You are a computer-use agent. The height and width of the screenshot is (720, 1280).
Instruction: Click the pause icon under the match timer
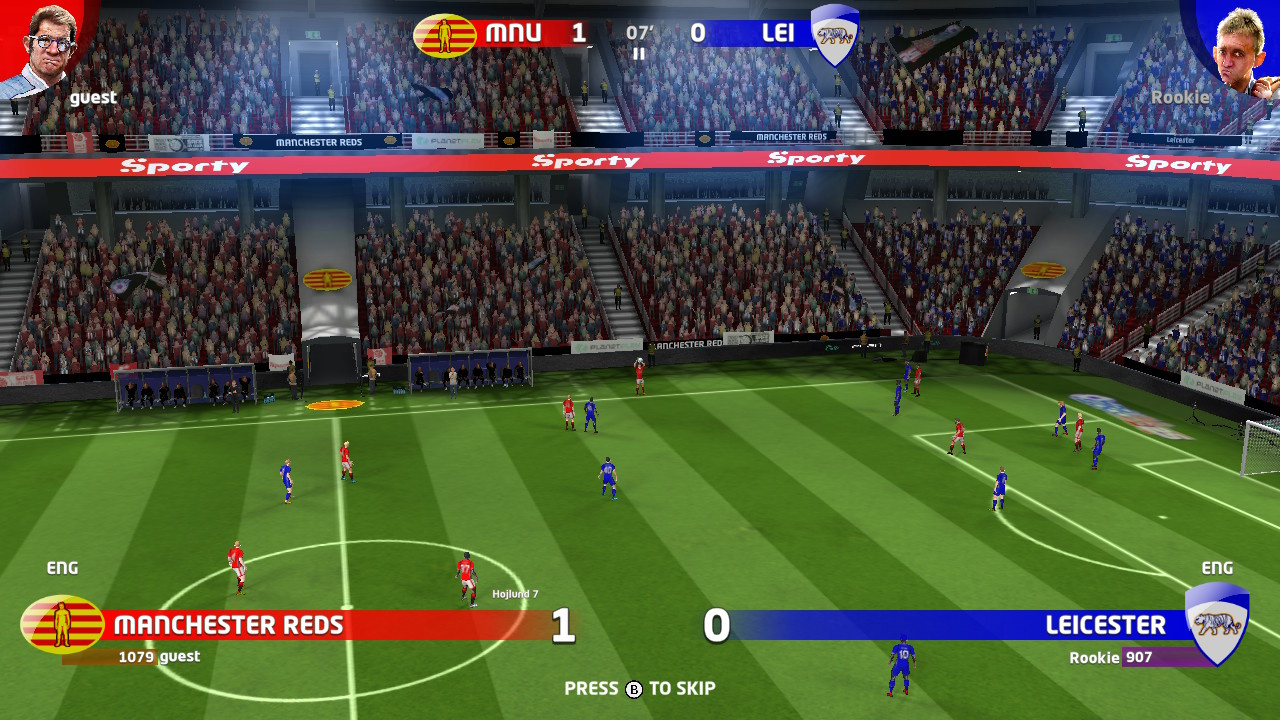[x=639, y=54]
